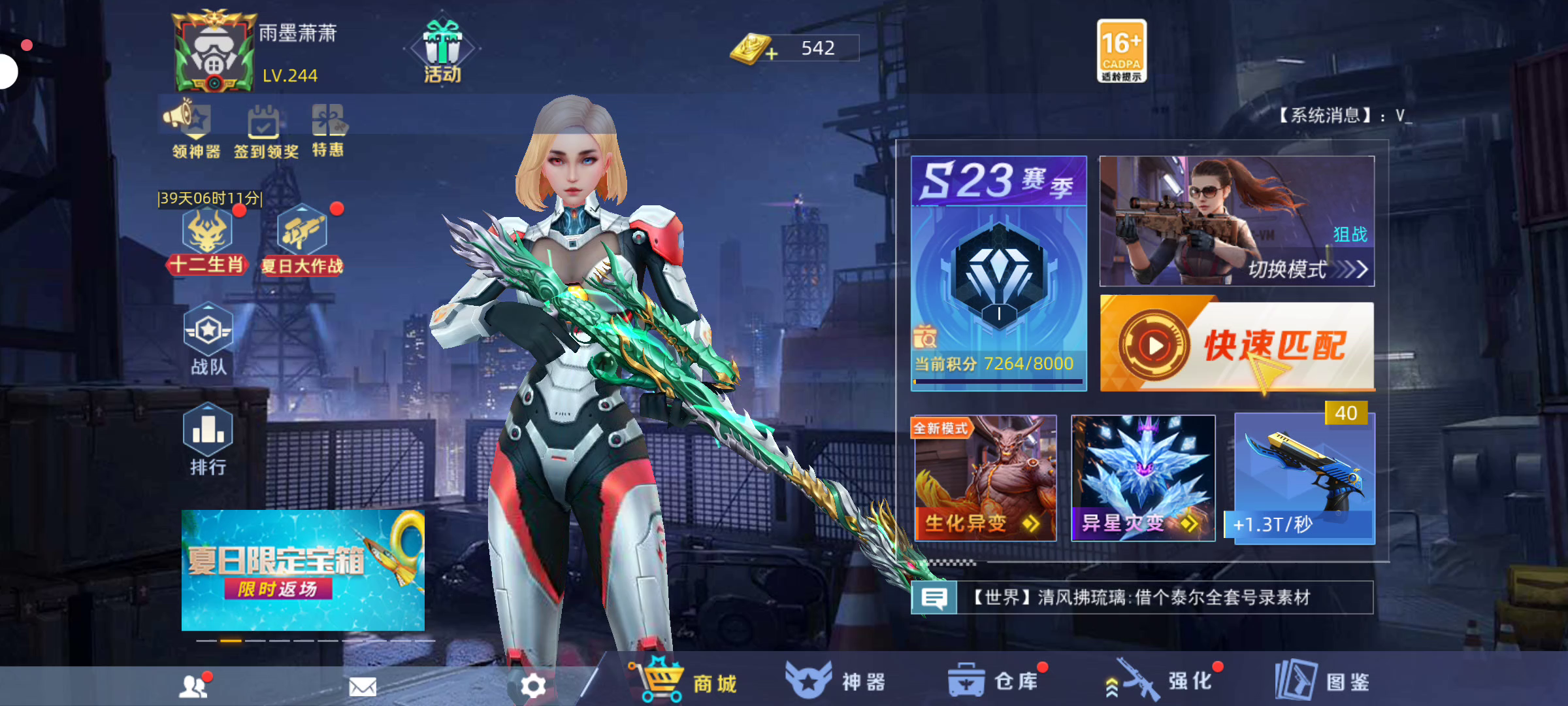The image size is (1568, 706).
Task: Open 签到领奖 daily check-in
Action: [x=265, y=131]
